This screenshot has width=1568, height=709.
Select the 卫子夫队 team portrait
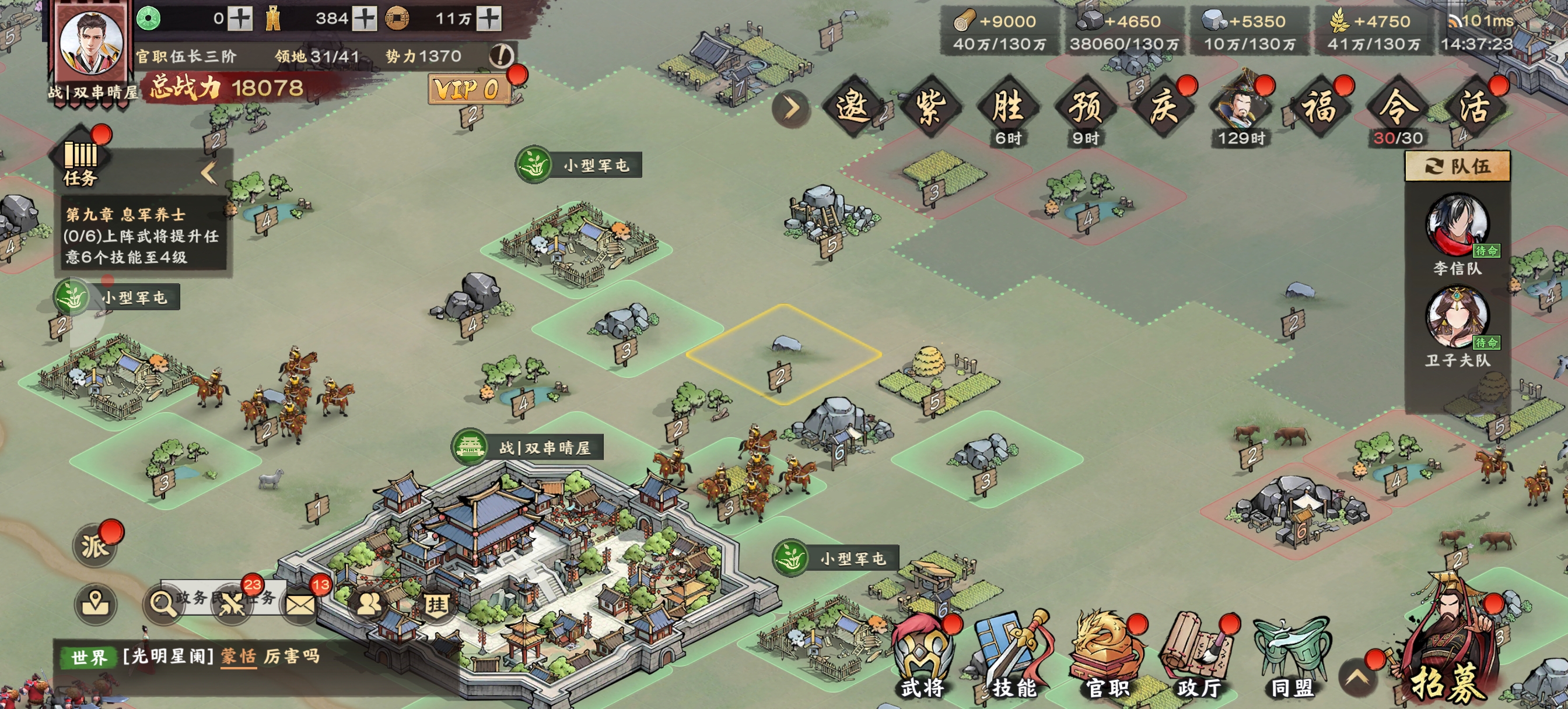pos(1457,318)
